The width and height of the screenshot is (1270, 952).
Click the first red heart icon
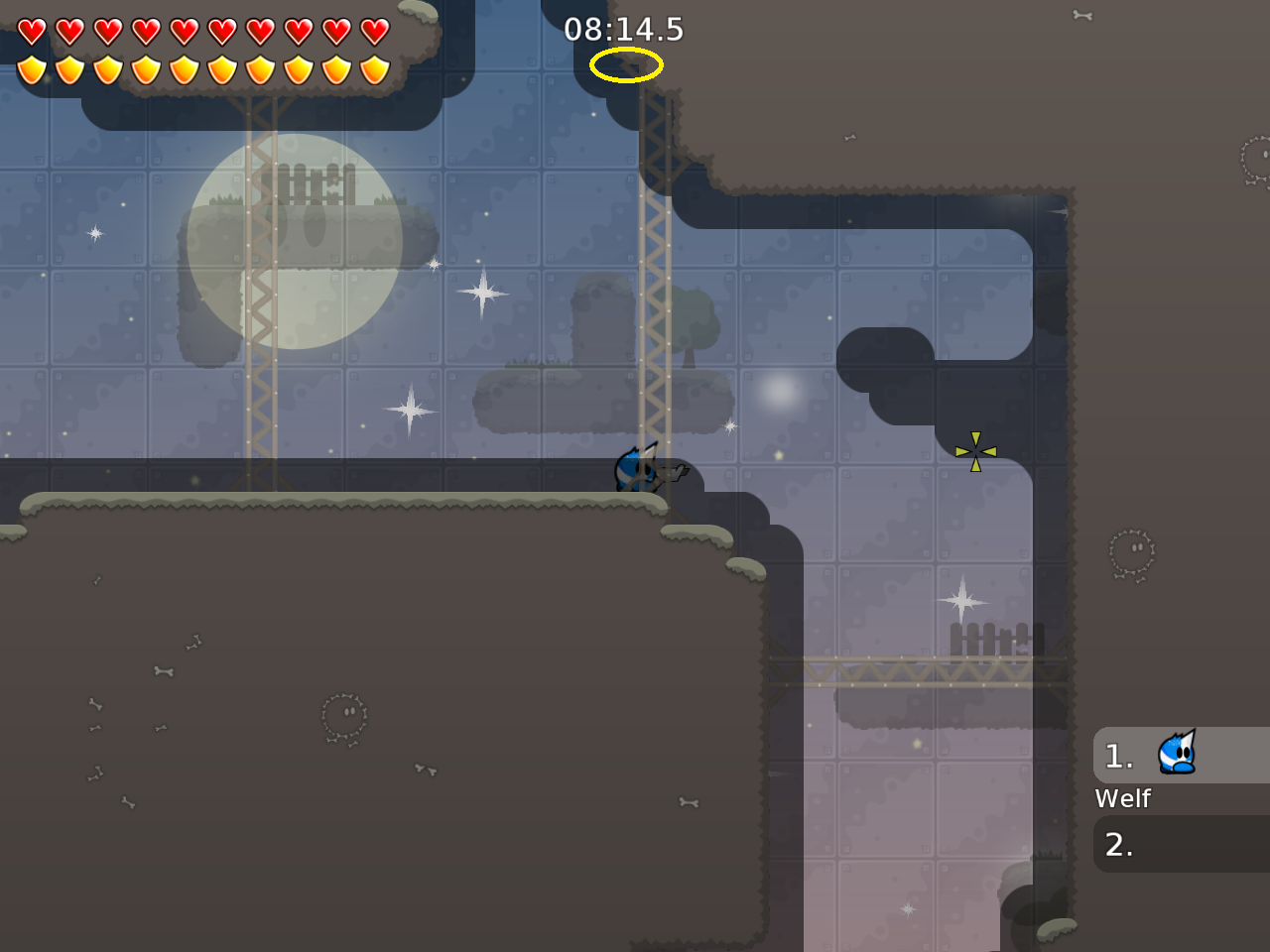[x=30, y=30]
